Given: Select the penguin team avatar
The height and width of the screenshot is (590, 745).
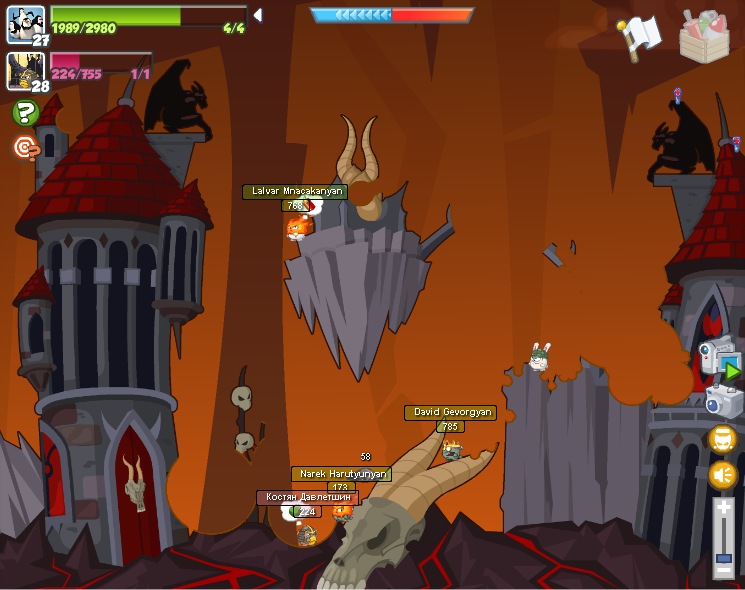Looking at the screenshot, I should [25, 23].
